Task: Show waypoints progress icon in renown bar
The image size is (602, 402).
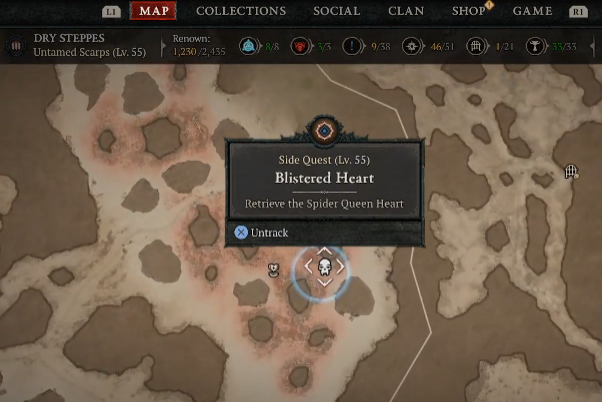Action: [249, 47]
